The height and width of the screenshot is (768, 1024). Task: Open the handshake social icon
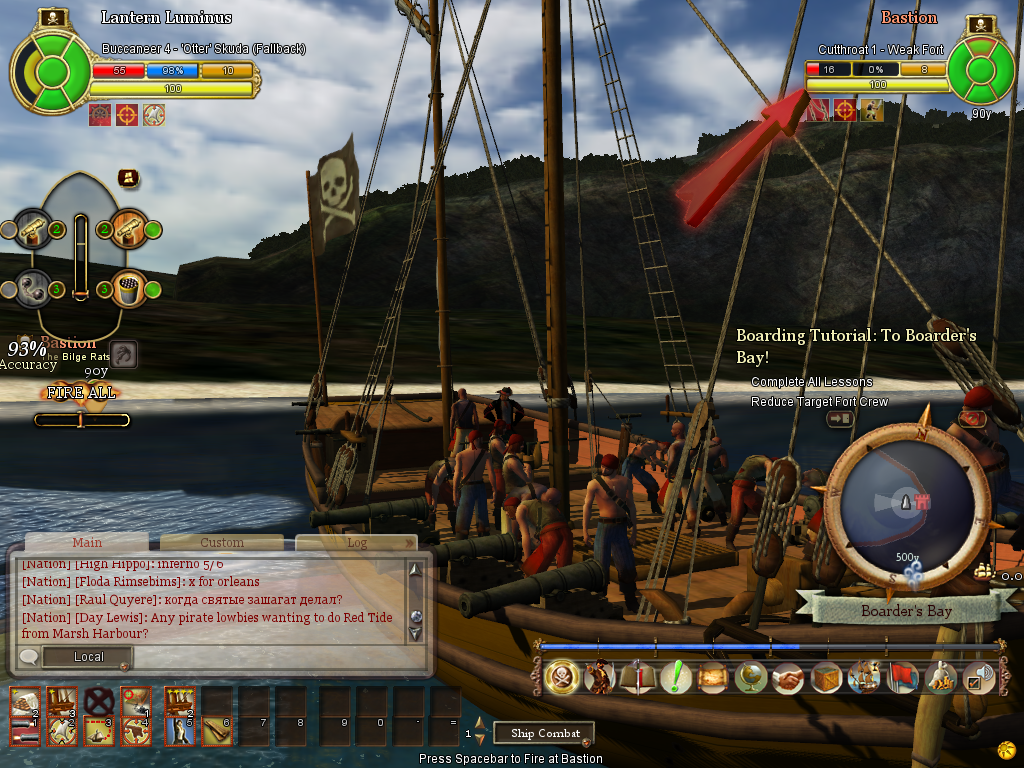click(x=788, y=678)
